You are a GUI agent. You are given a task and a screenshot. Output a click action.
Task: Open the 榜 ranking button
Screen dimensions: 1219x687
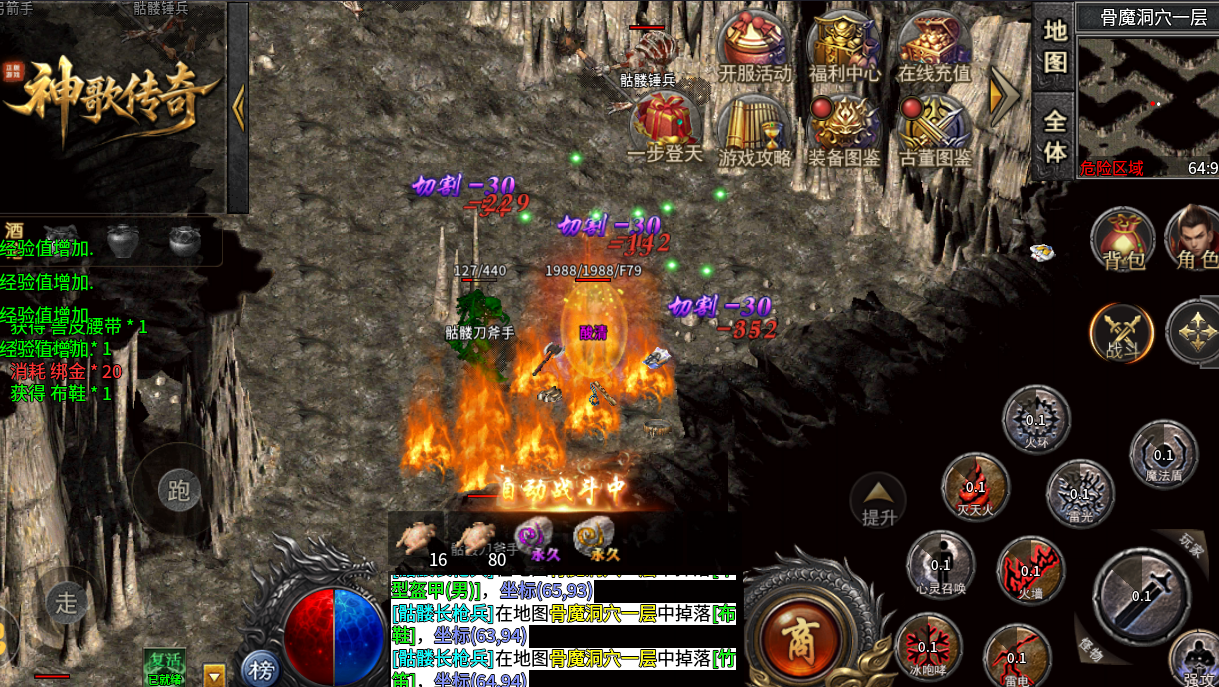tap(261, 669)
